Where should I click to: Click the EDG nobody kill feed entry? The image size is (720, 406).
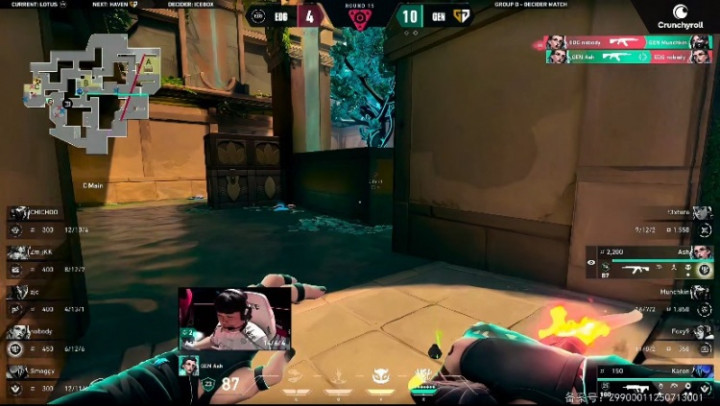click(627, 43)
